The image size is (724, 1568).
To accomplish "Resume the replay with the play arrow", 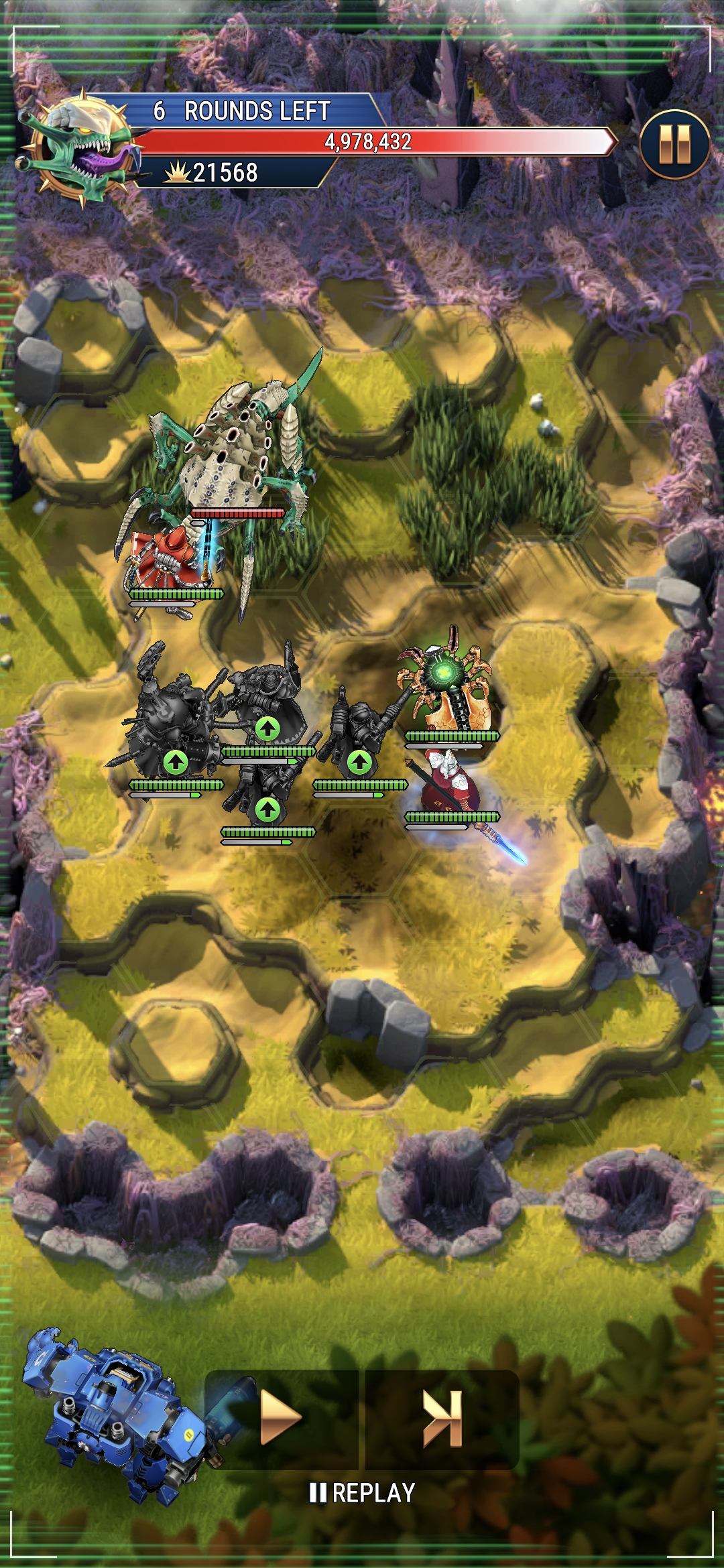I will [282, 1418].
